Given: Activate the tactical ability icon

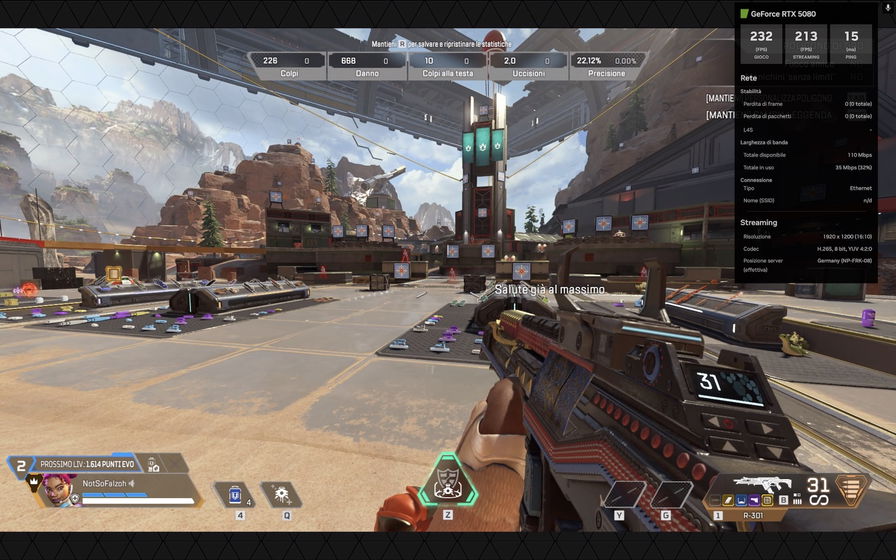Looking at the screenshot, I should point(281,494).
